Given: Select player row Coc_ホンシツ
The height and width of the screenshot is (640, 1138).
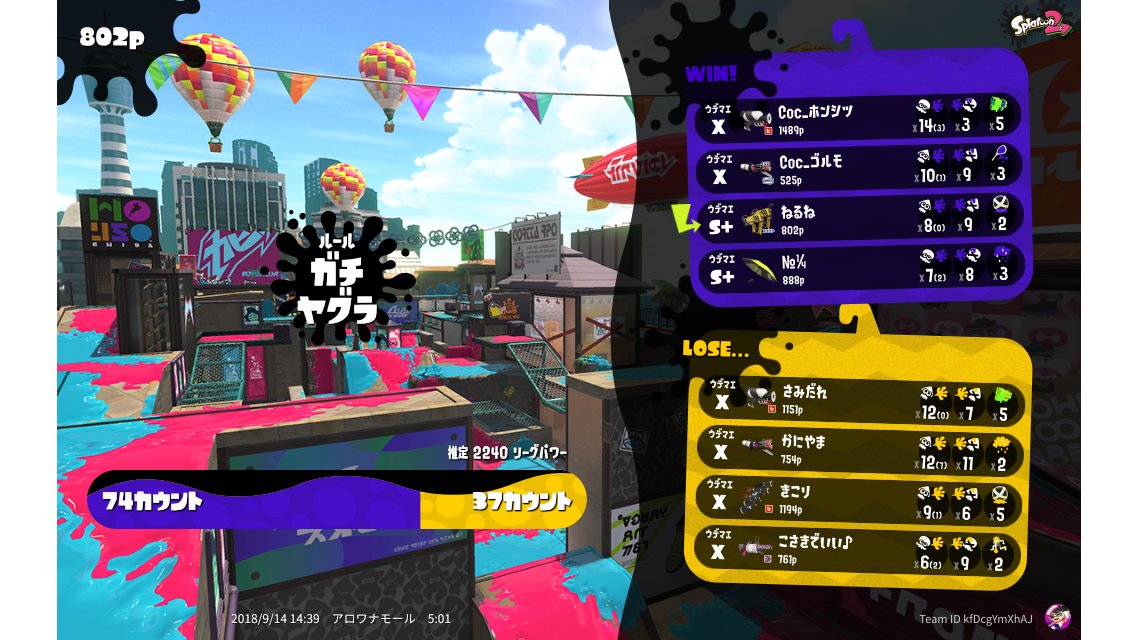Looking at the screenshot, I should 859,117.
